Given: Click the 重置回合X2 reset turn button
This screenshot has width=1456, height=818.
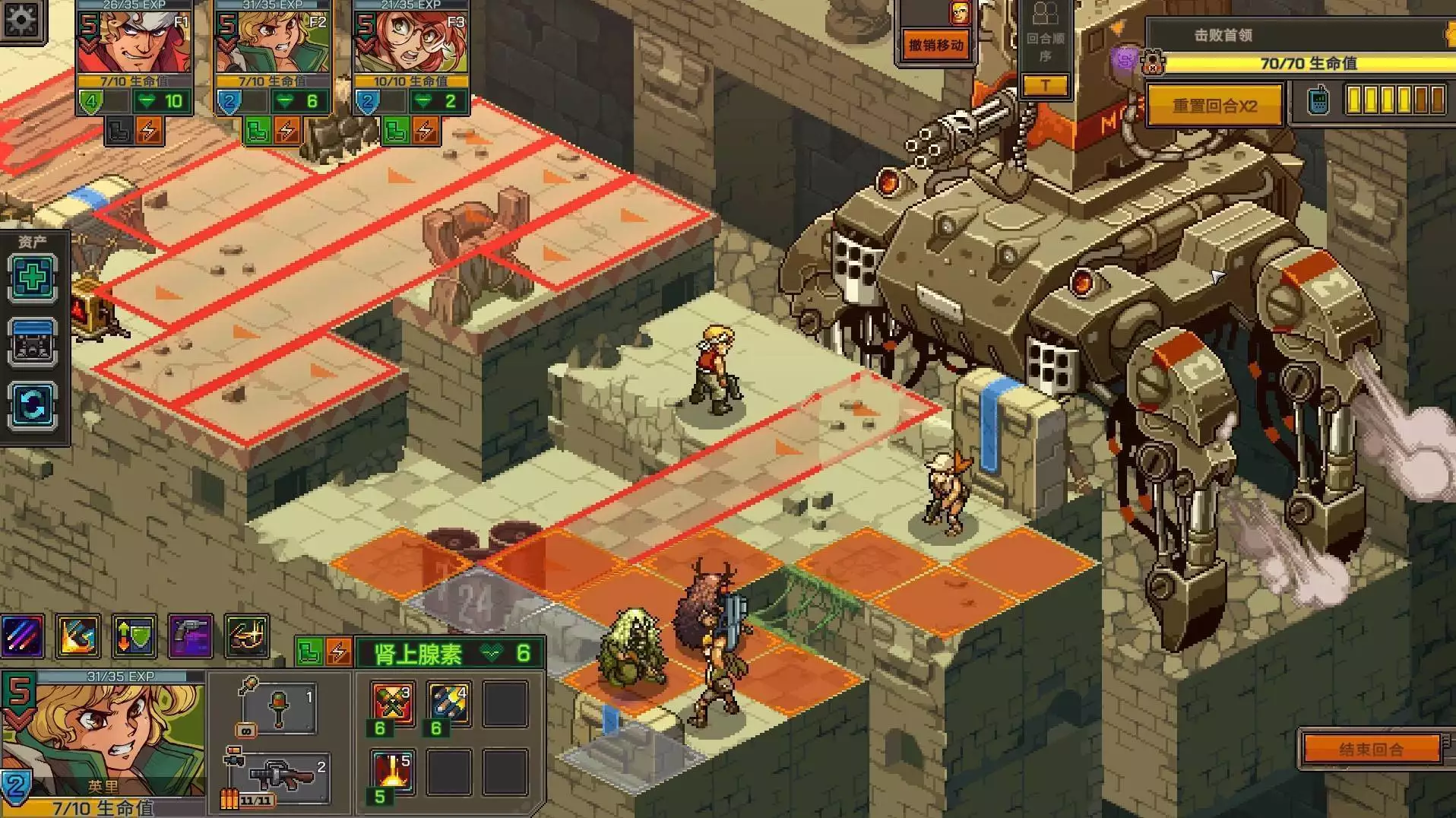Looking at the screenshot, I should click(x=1214, y=106).
